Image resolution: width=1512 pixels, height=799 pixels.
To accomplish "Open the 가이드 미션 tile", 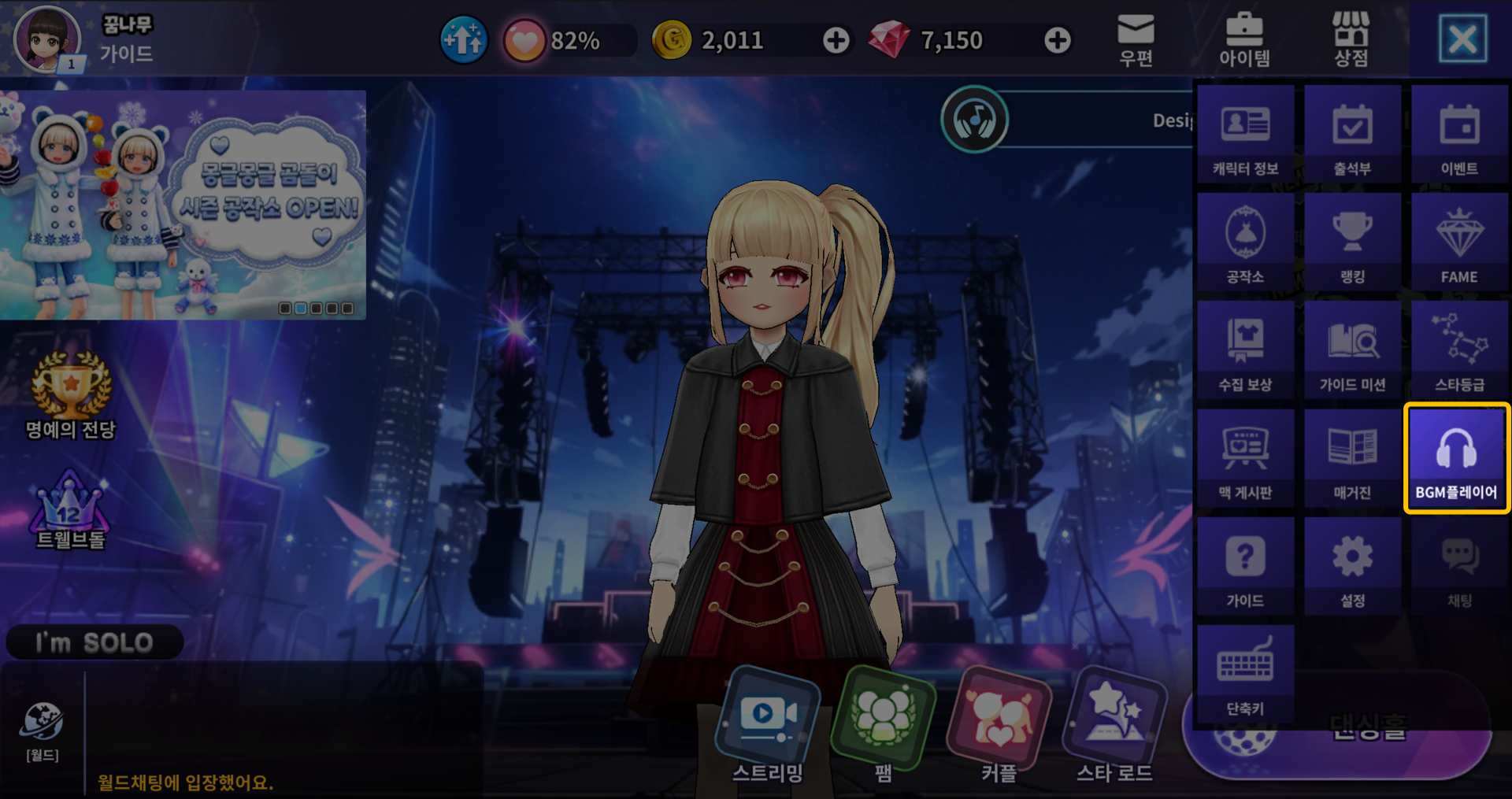I will 1352,350.
